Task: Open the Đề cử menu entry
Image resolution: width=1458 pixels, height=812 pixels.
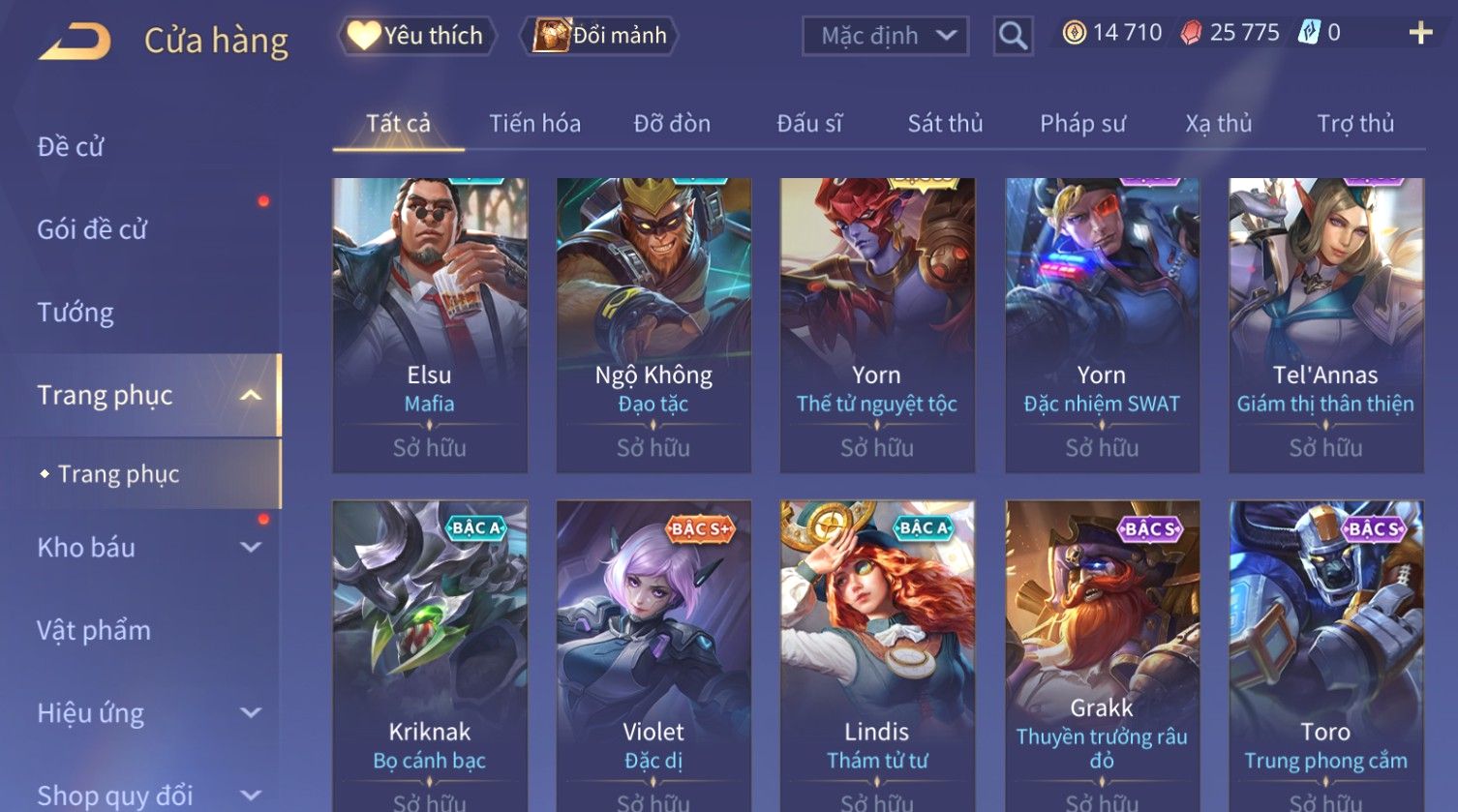Action: tap(71, 147)
